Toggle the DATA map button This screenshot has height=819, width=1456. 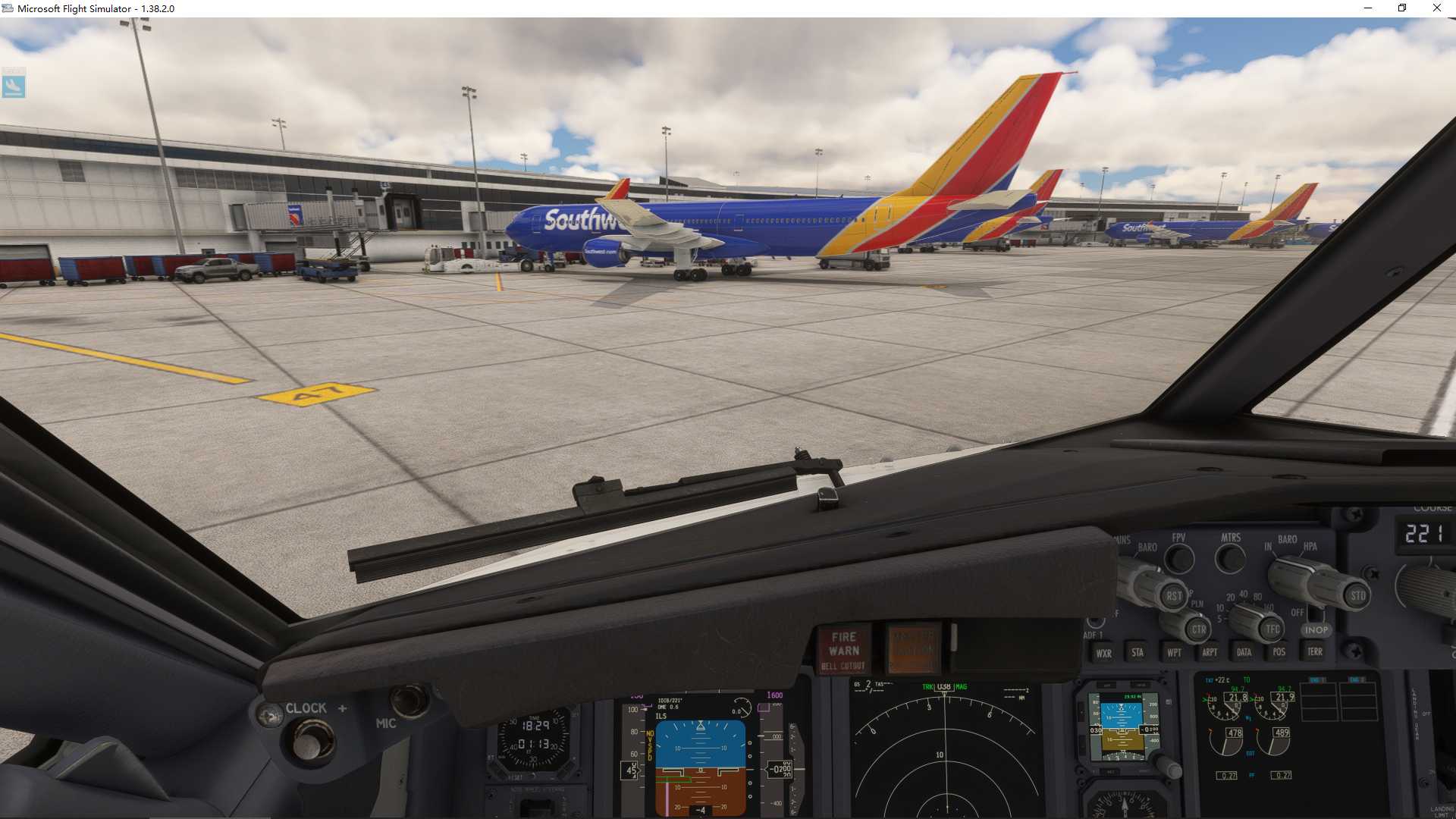(x=1244, y=652)
